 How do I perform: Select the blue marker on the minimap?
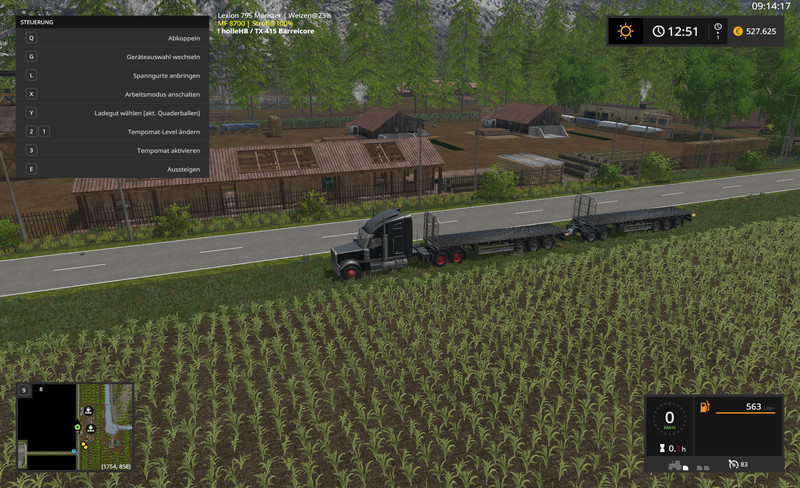[x=73, y=451]
